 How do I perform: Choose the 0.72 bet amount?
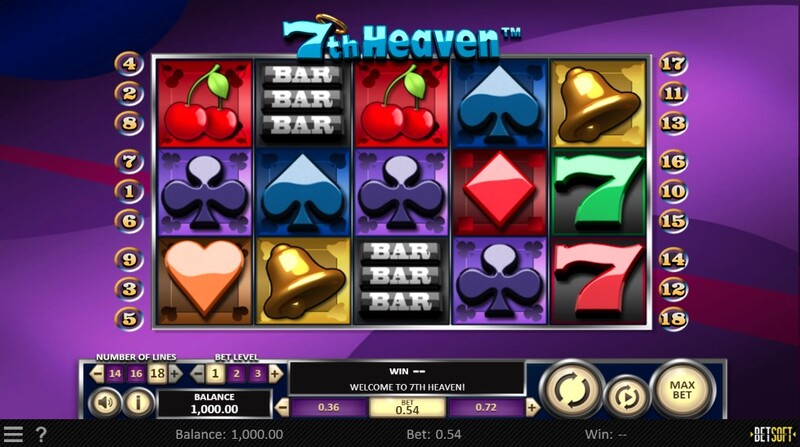pos(486,407)
